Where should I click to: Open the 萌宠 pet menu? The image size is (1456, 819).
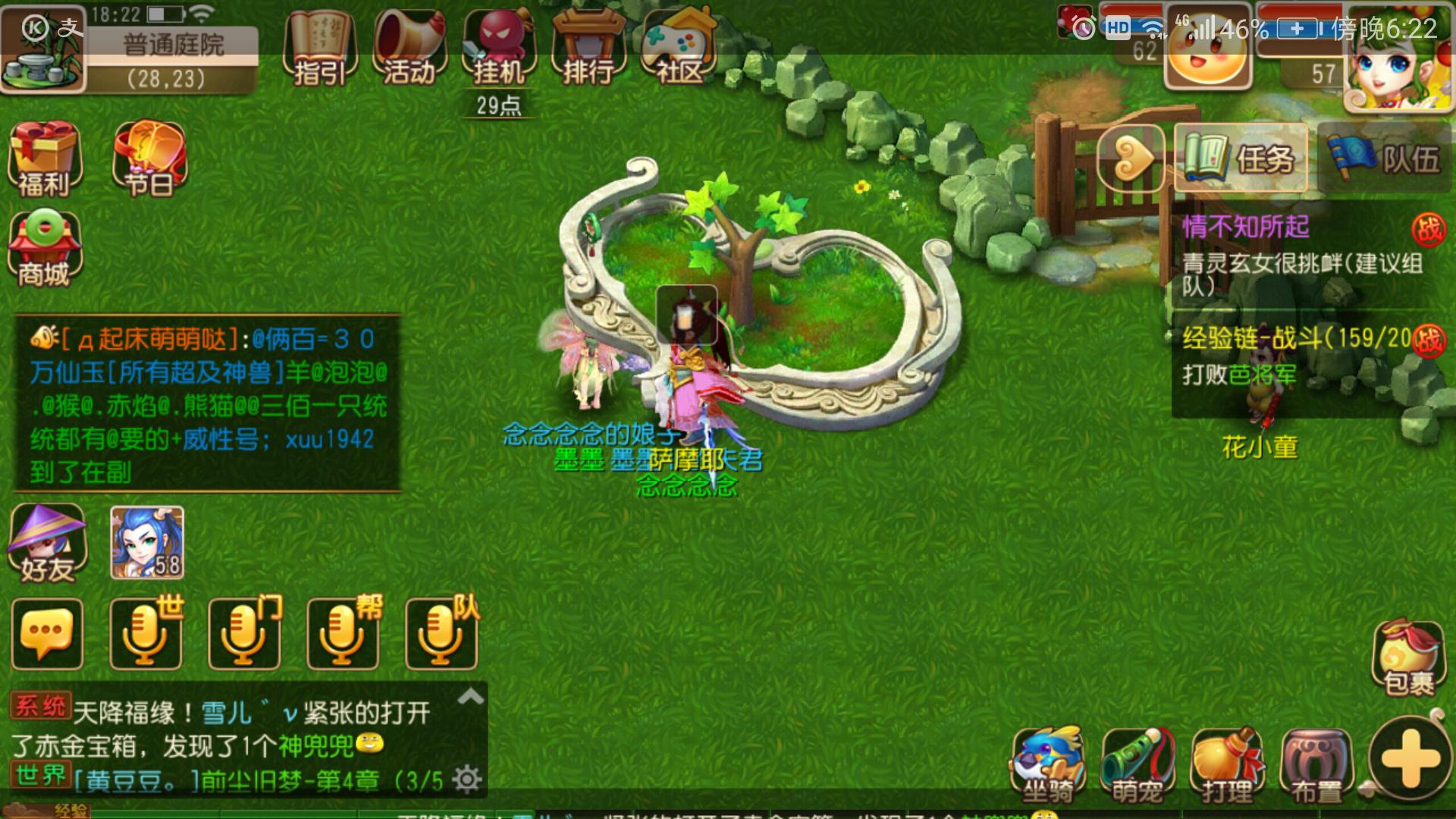(x=1137, y=764)
